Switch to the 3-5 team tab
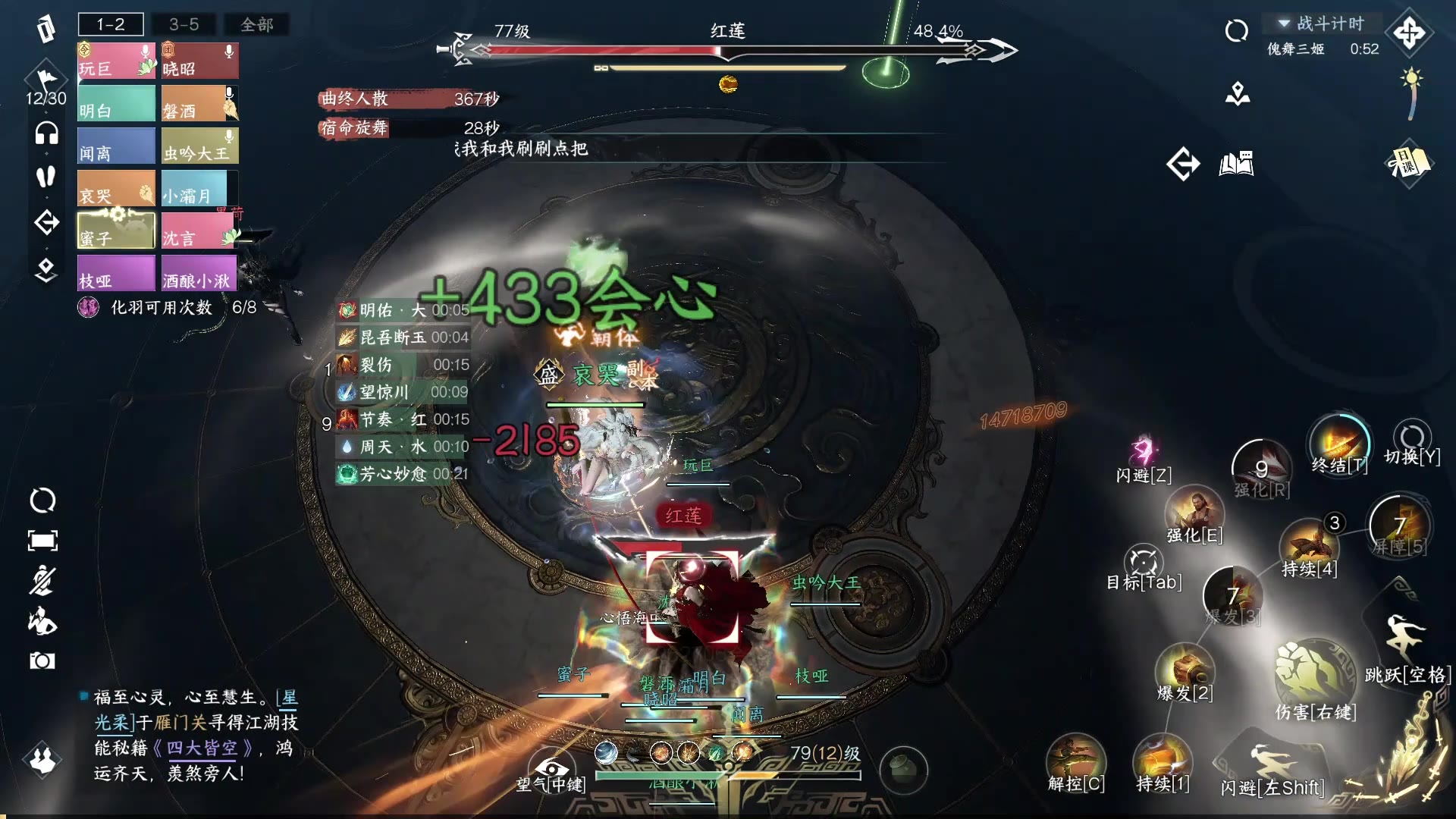 pos(184,24)
